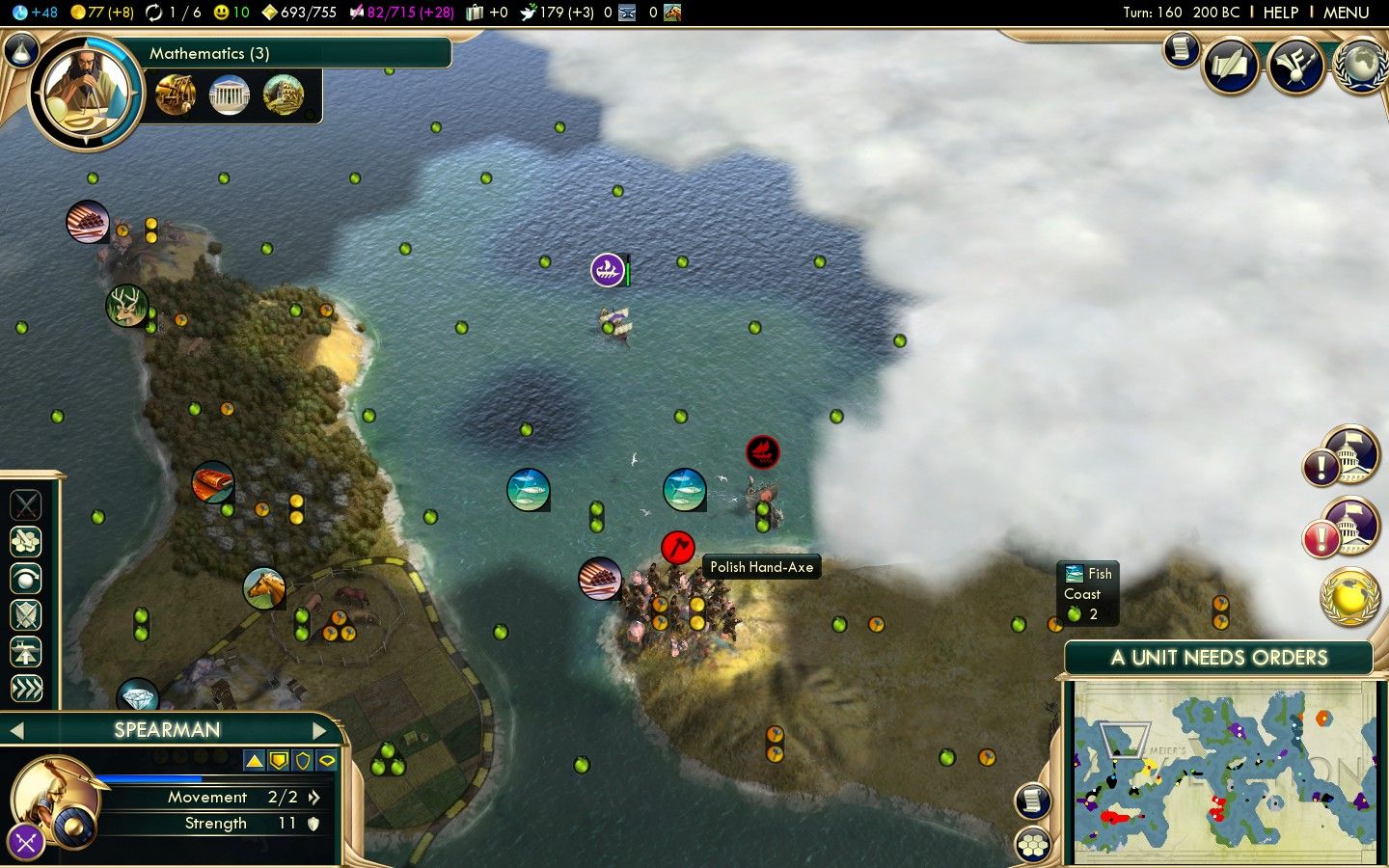Toggle strategic view via the hex icon
Image resolution: width=1389 pixels, height=868 pixels.
1032,846
